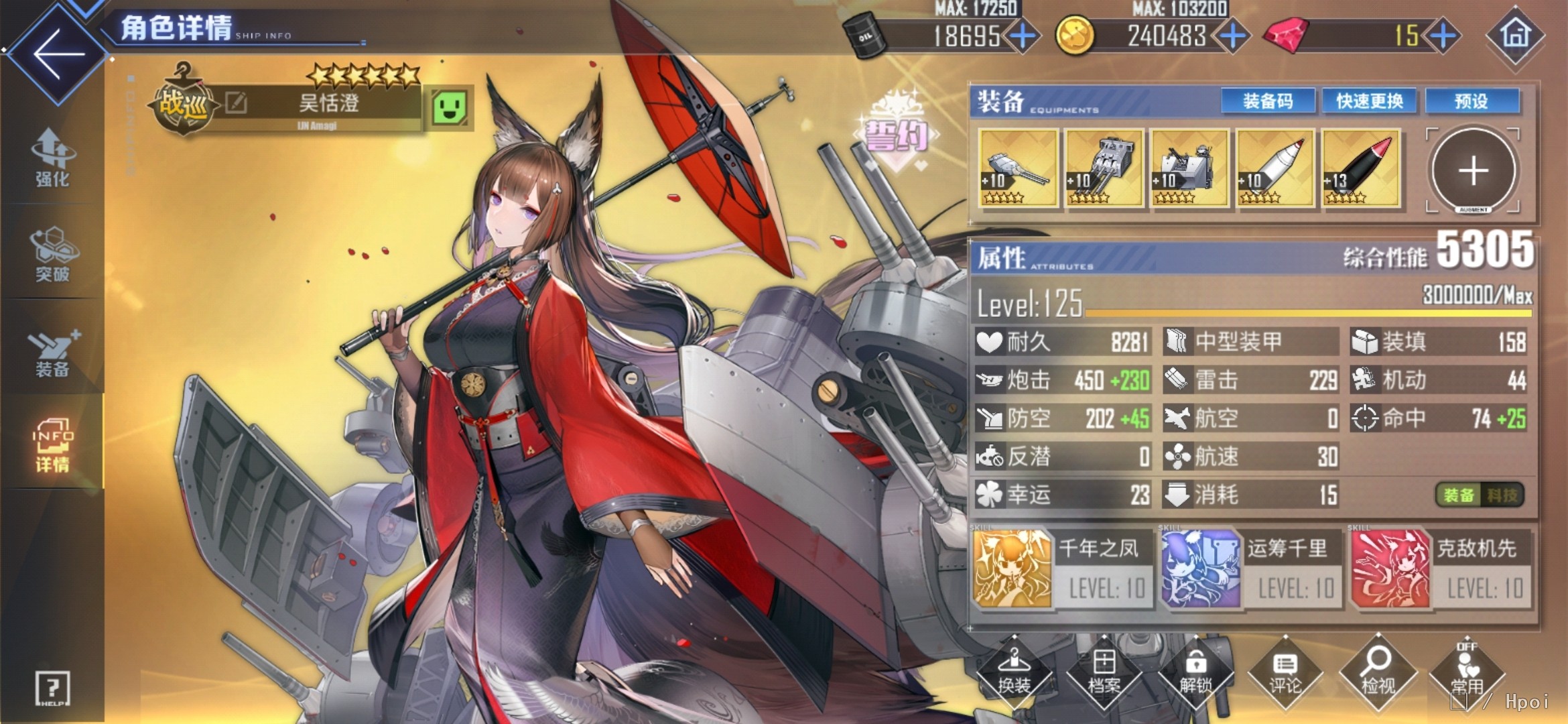Viewport: 1568px width, 724px height.
Task: Select the triple-barrel main gun equipment slot
Action: click(1104, 168)
